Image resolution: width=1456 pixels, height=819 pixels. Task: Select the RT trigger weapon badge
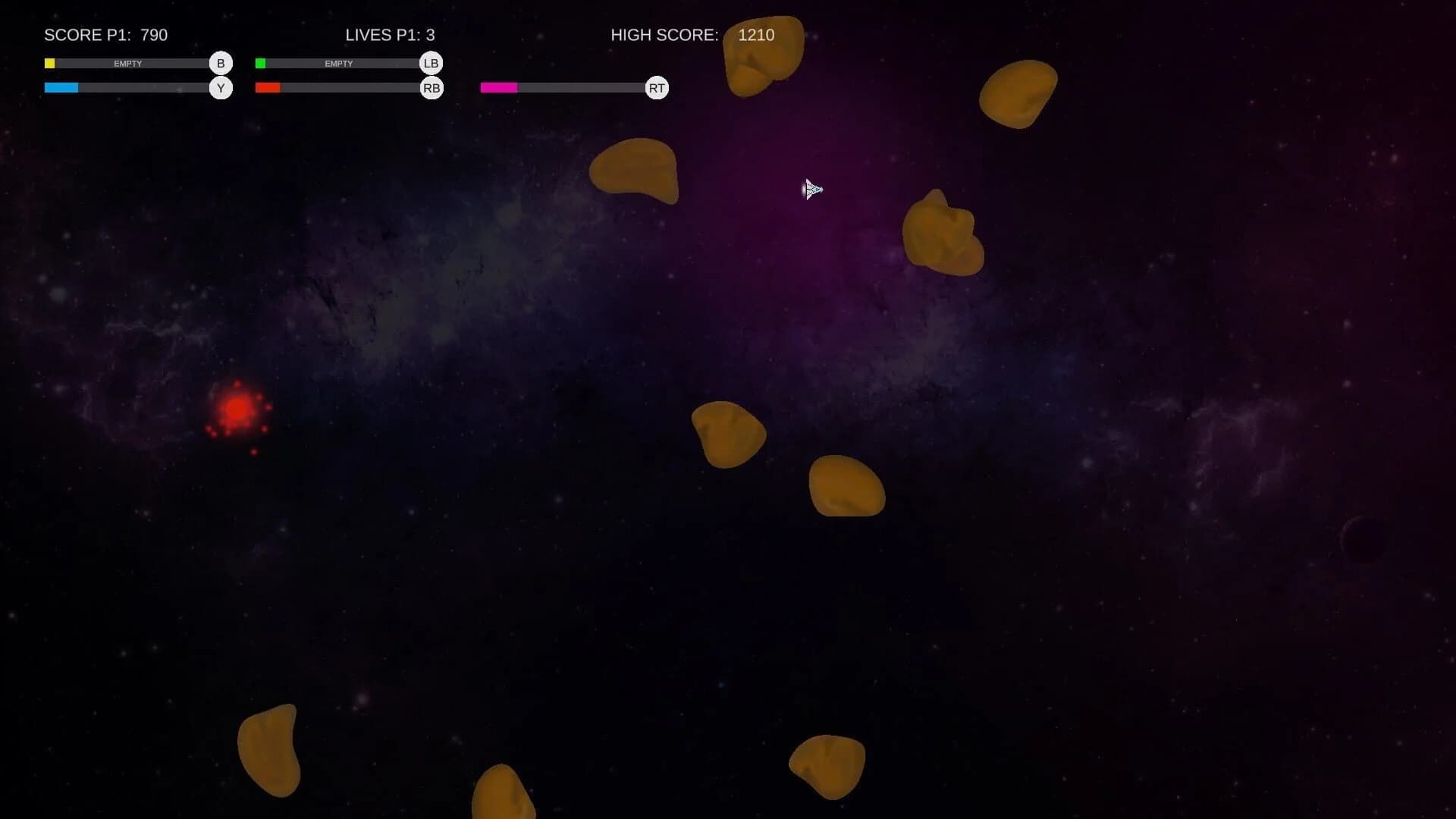click(x=657, y=88)
